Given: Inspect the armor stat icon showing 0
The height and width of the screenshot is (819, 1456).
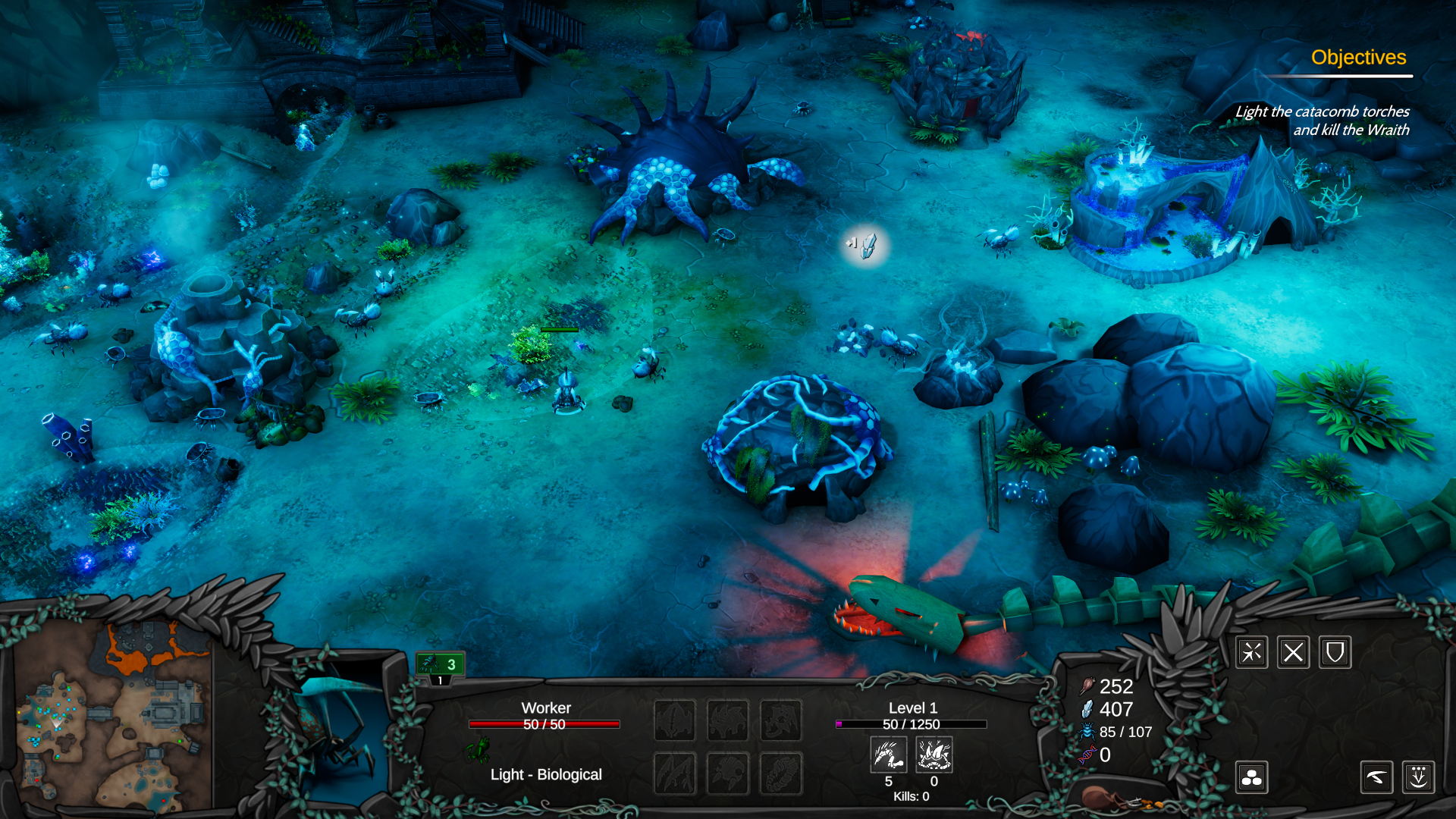Looking at the screenshot, I should coord(934,755).
